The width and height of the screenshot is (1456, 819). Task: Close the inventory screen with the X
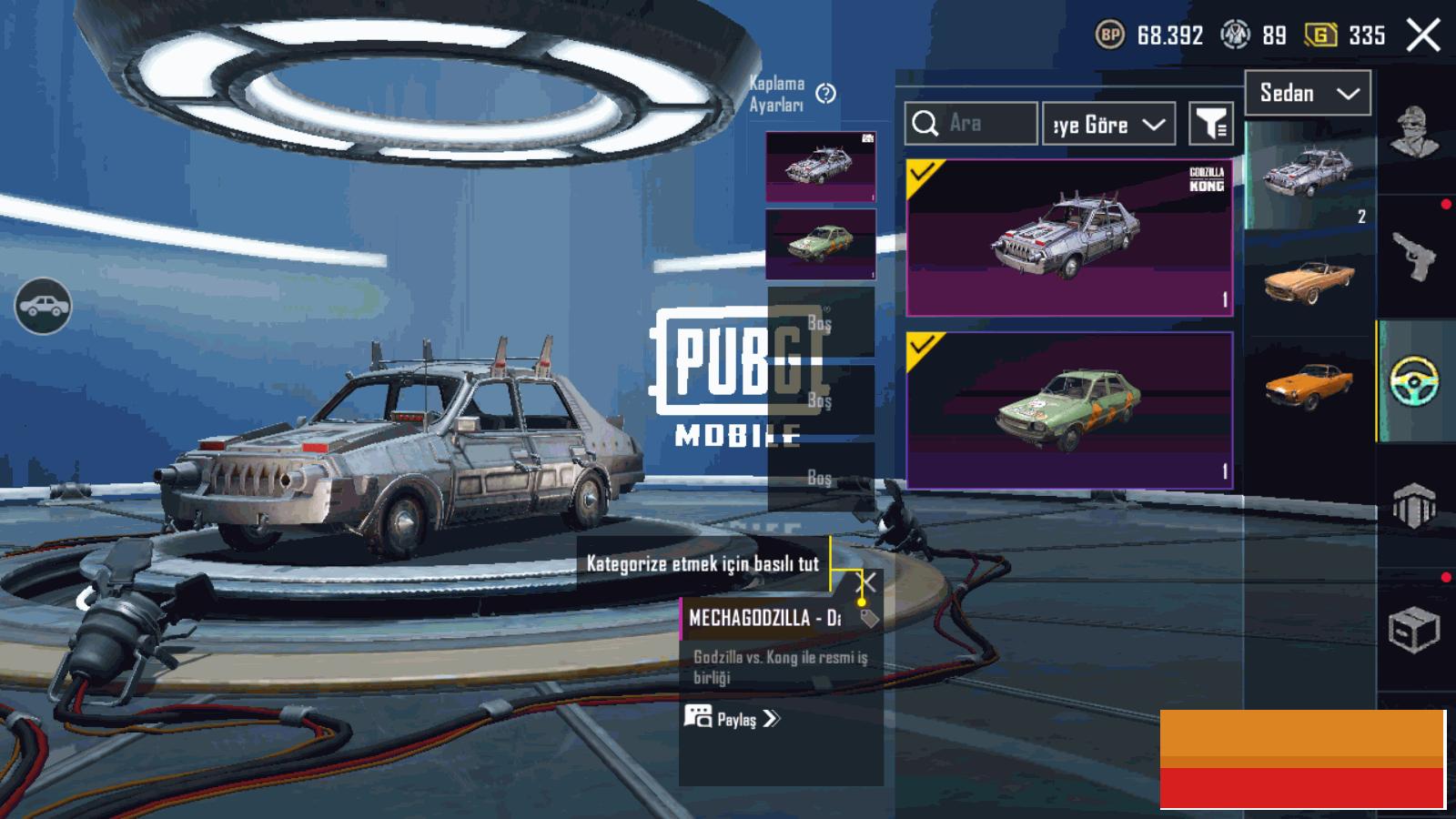tap(1423, 36)
